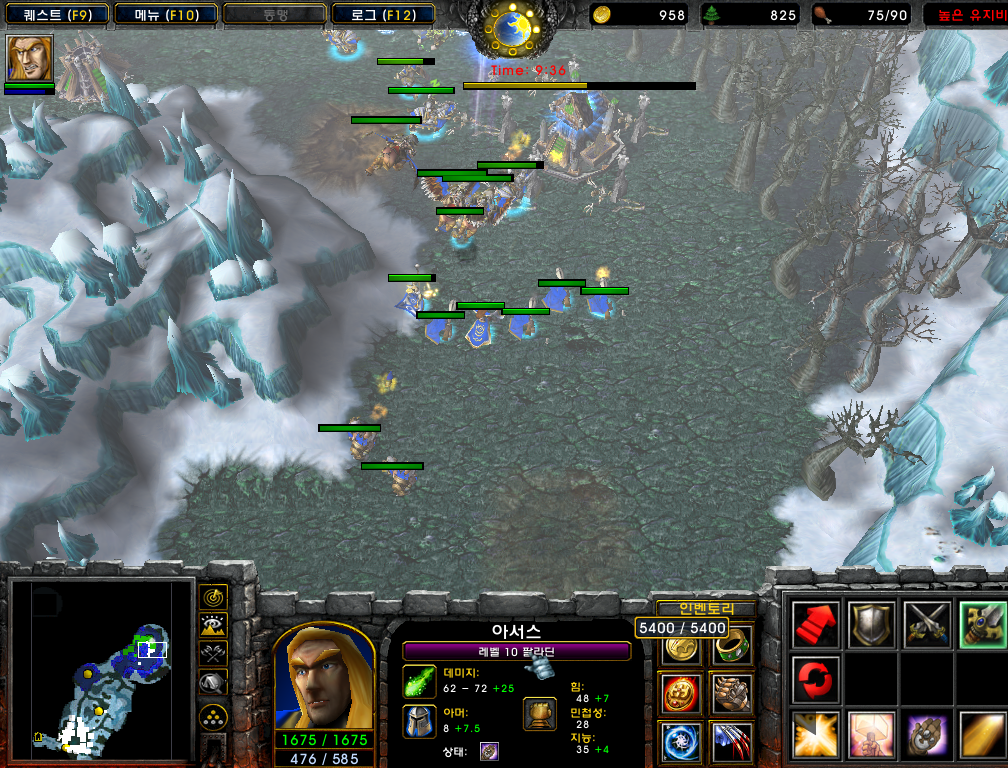Toggle ally color mode (crossed axes button)

pyautogui.click(x=213, y=654)
